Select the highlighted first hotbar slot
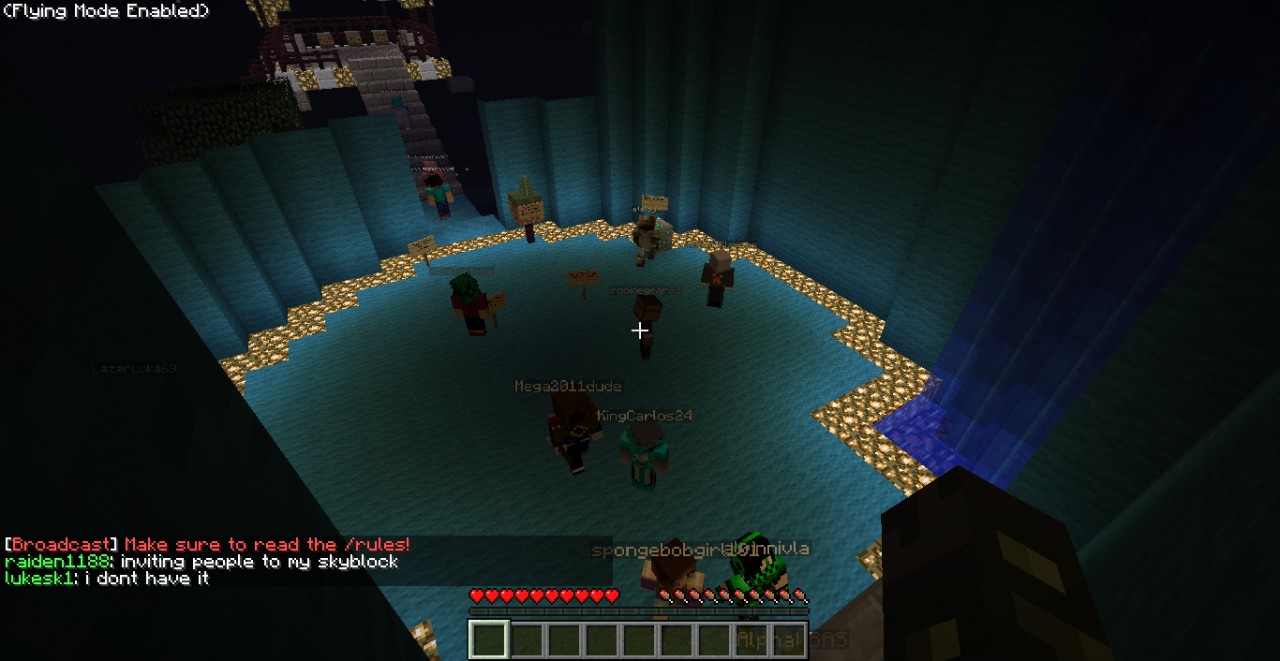Viewport: 1280px width, 661px height. pyautogui.click(x=489, y=640)
